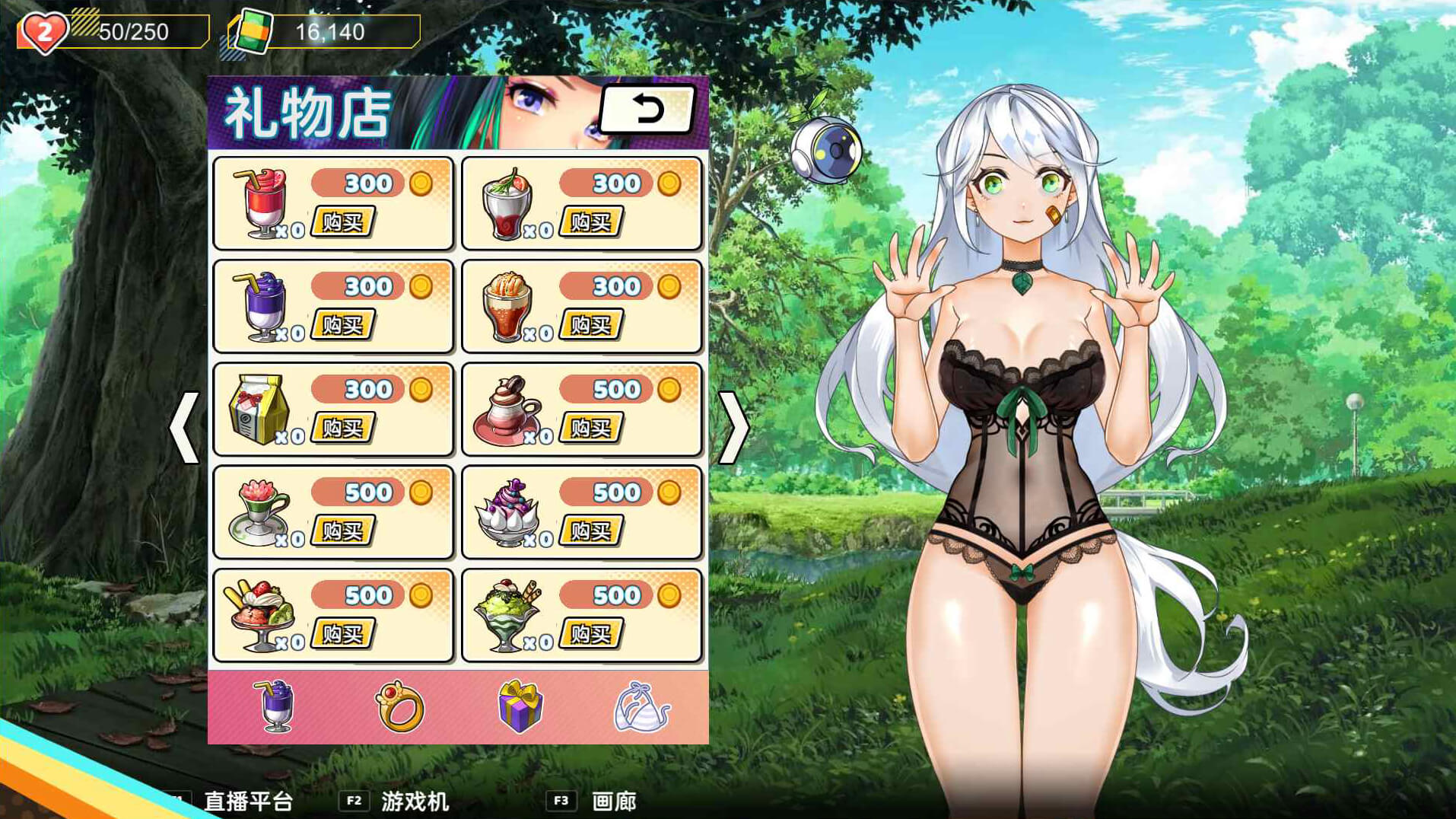Open the gift box category tab

point(520,706)
